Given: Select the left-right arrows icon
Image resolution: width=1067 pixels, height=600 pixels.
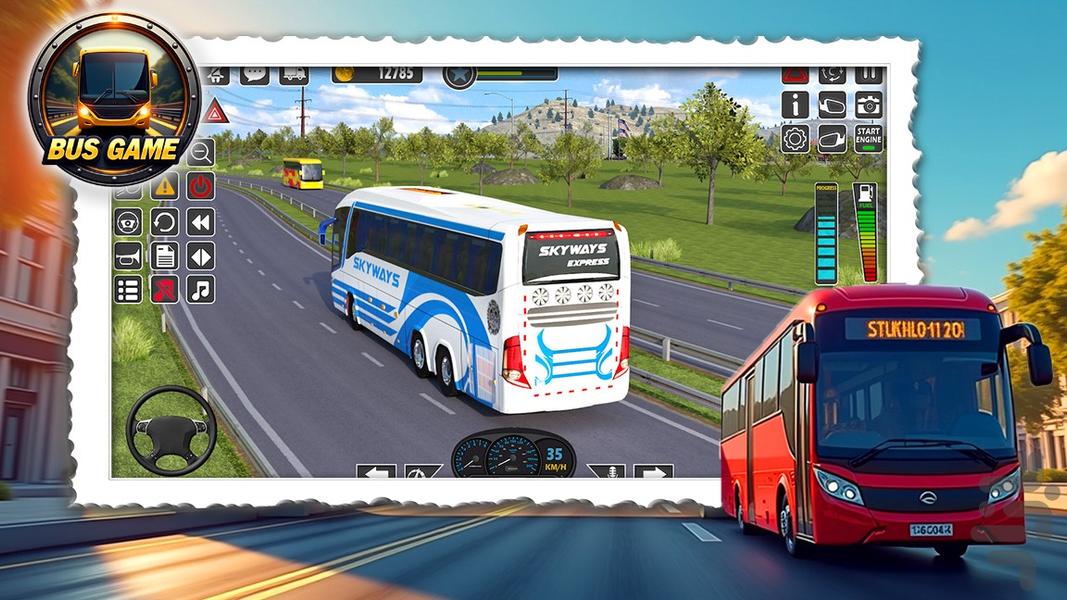Looking at the screenshot, I should (201, 255).
